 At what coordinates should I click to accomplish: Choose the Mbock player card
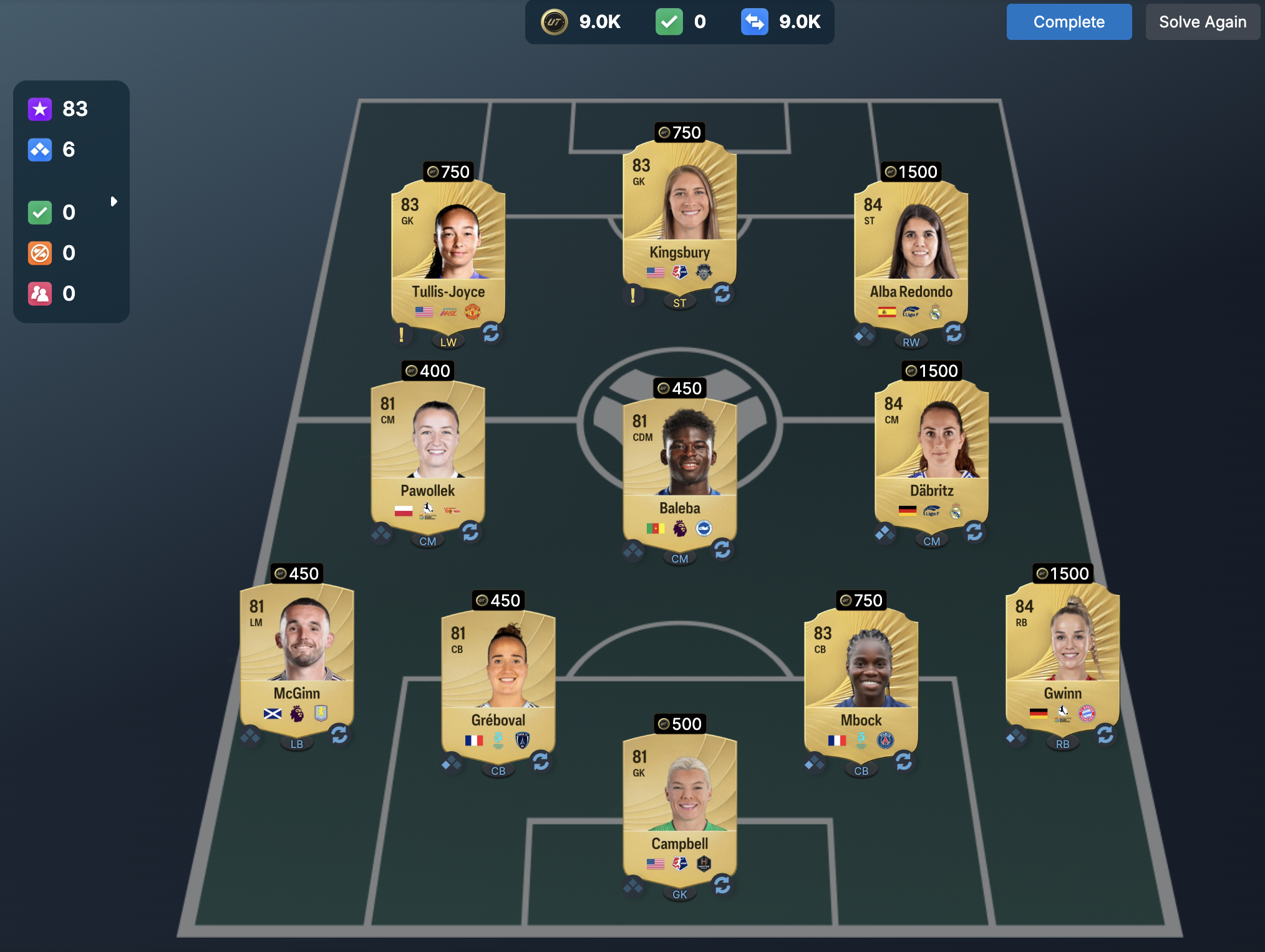(861, 679)
